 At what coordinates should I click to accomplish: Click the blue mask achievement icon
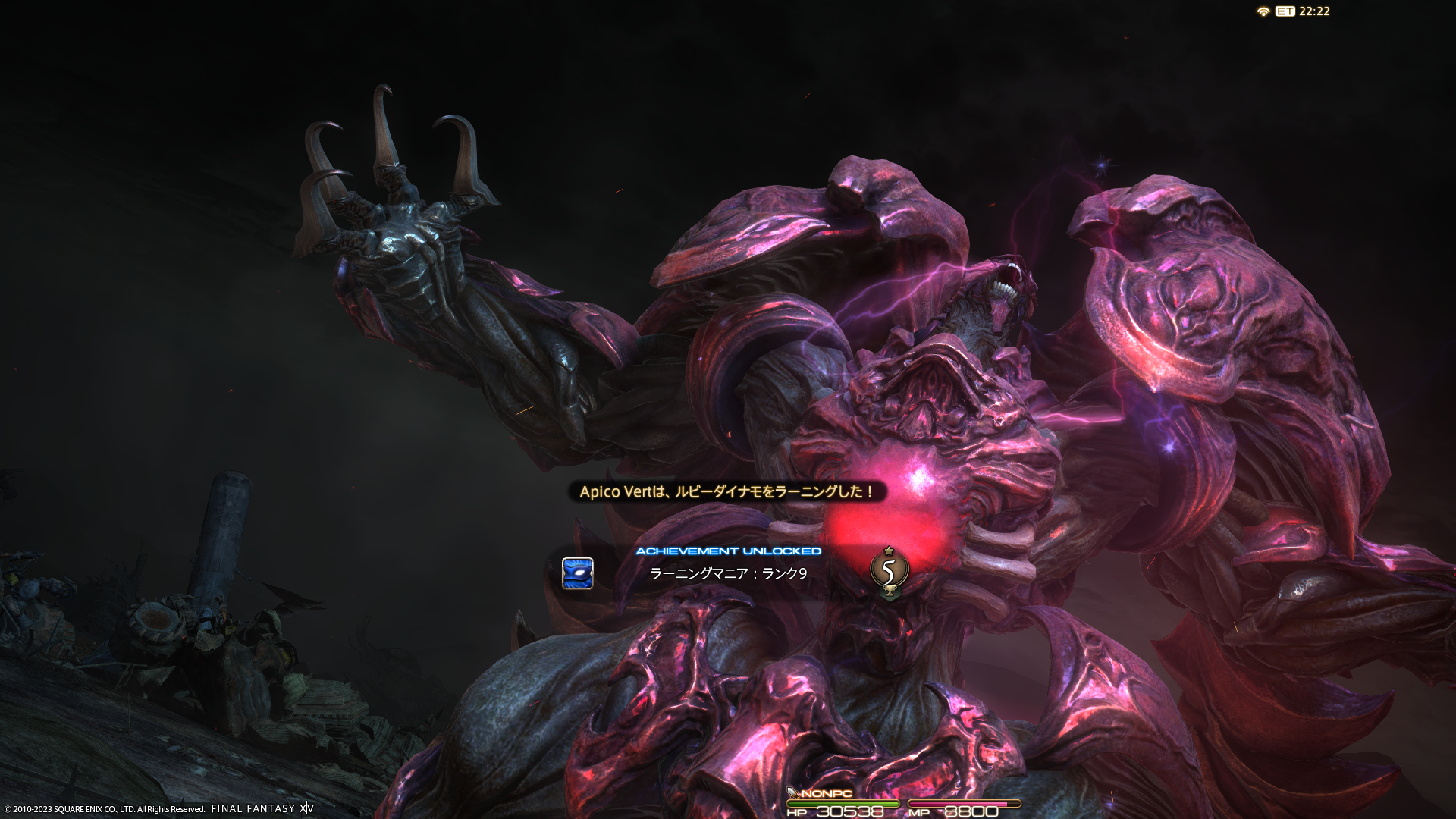pos(577,573)
